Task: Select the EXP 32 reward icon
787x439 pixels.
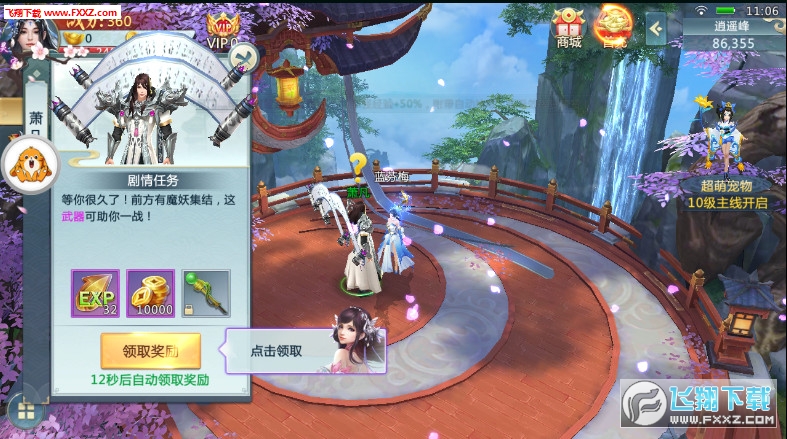Action: click(95, 293)
